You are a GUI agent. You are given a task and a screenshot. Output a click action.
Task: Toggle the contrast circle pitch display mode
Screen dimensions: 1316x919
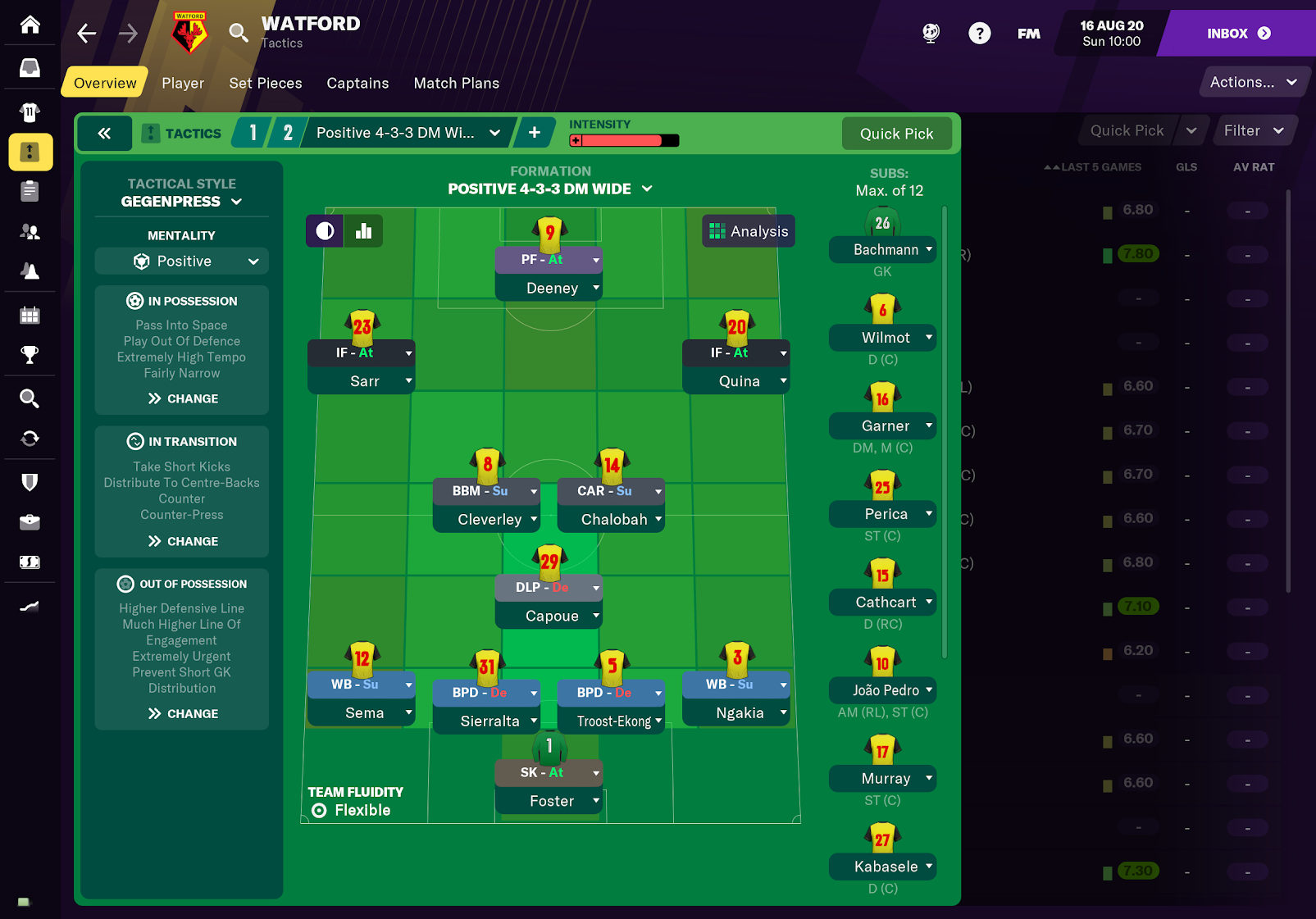pyautogui.click(x=324, y=230)
